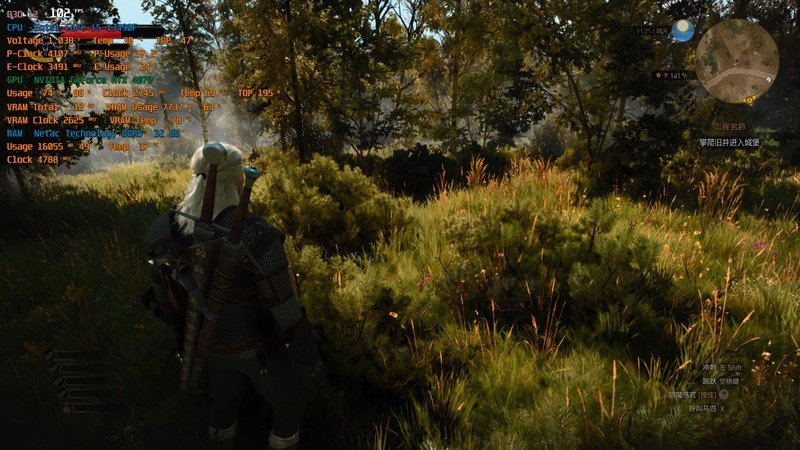Image resolution: width=800 pixels, height=450 pixels.
Task: Click the orange quest marker on minimap edge
Action: [x=748, y=98]
